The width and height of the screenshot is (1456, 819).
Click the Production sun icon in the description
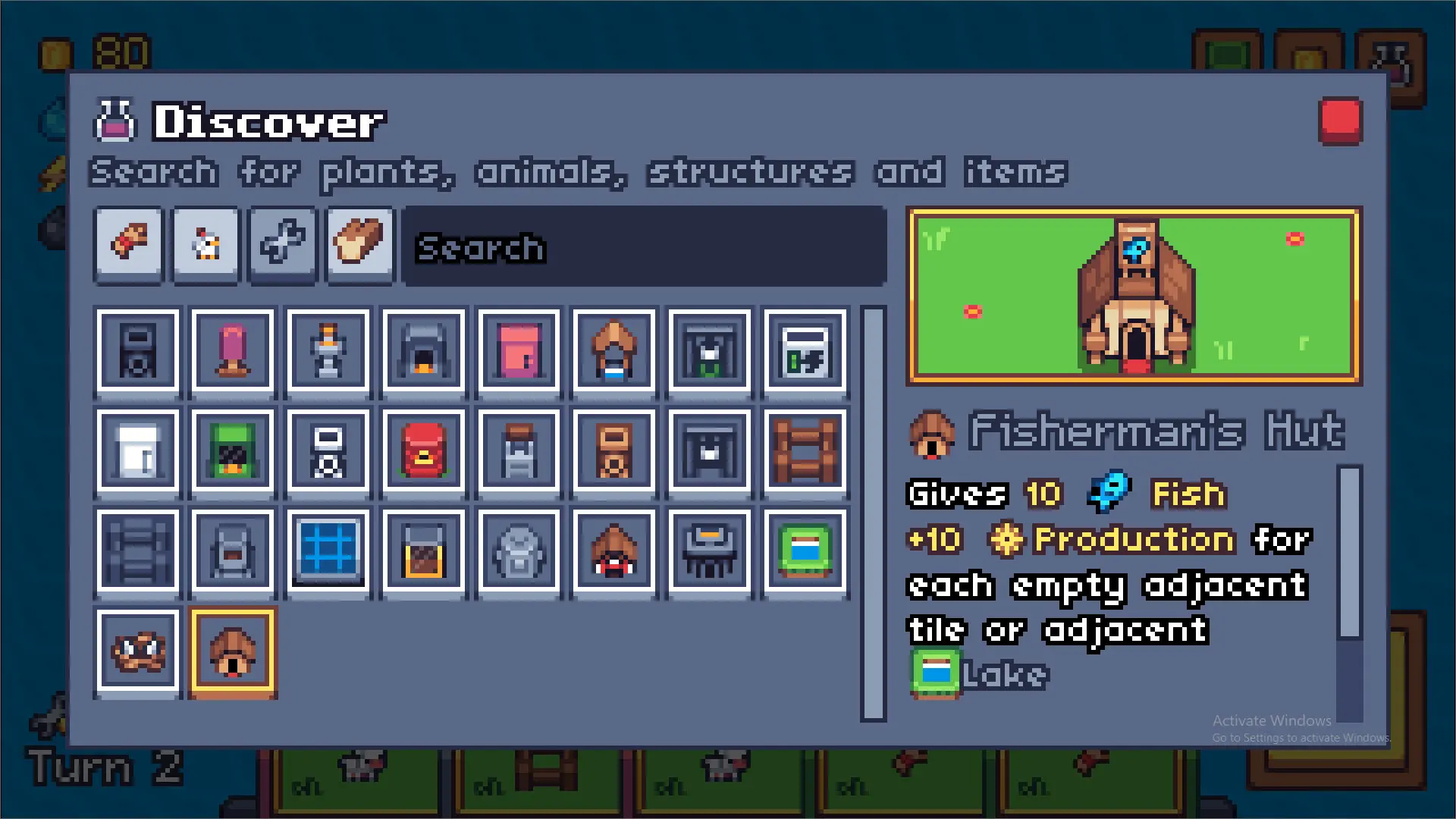coord(1006,540)
